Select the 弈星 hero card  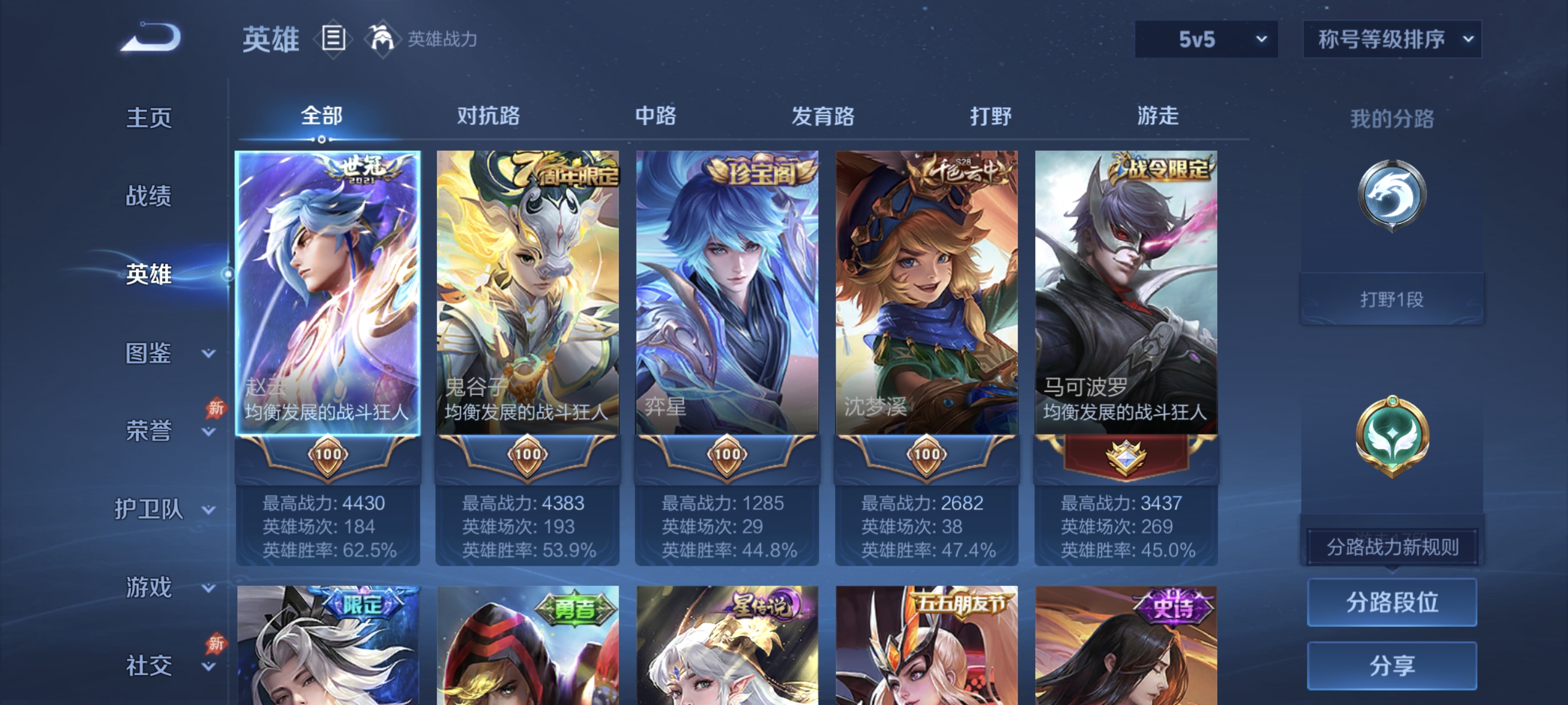[x=727, y=292]
